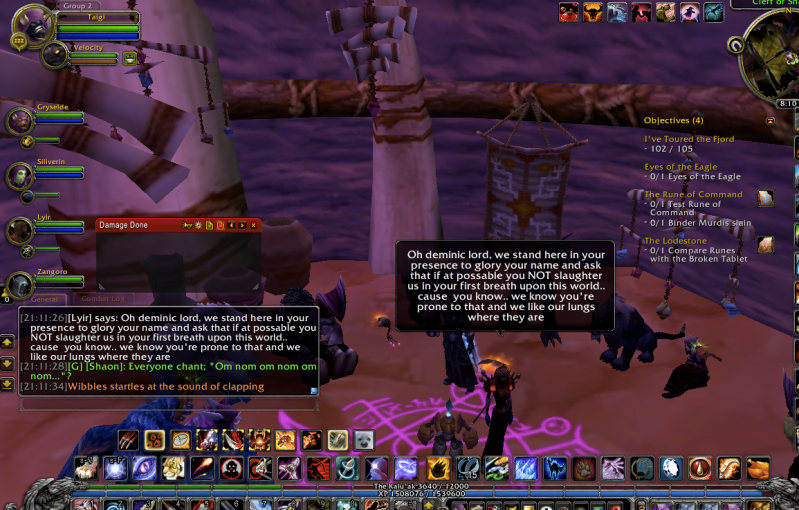Open the Eyes of the Eagle quest

click(680, 167)
